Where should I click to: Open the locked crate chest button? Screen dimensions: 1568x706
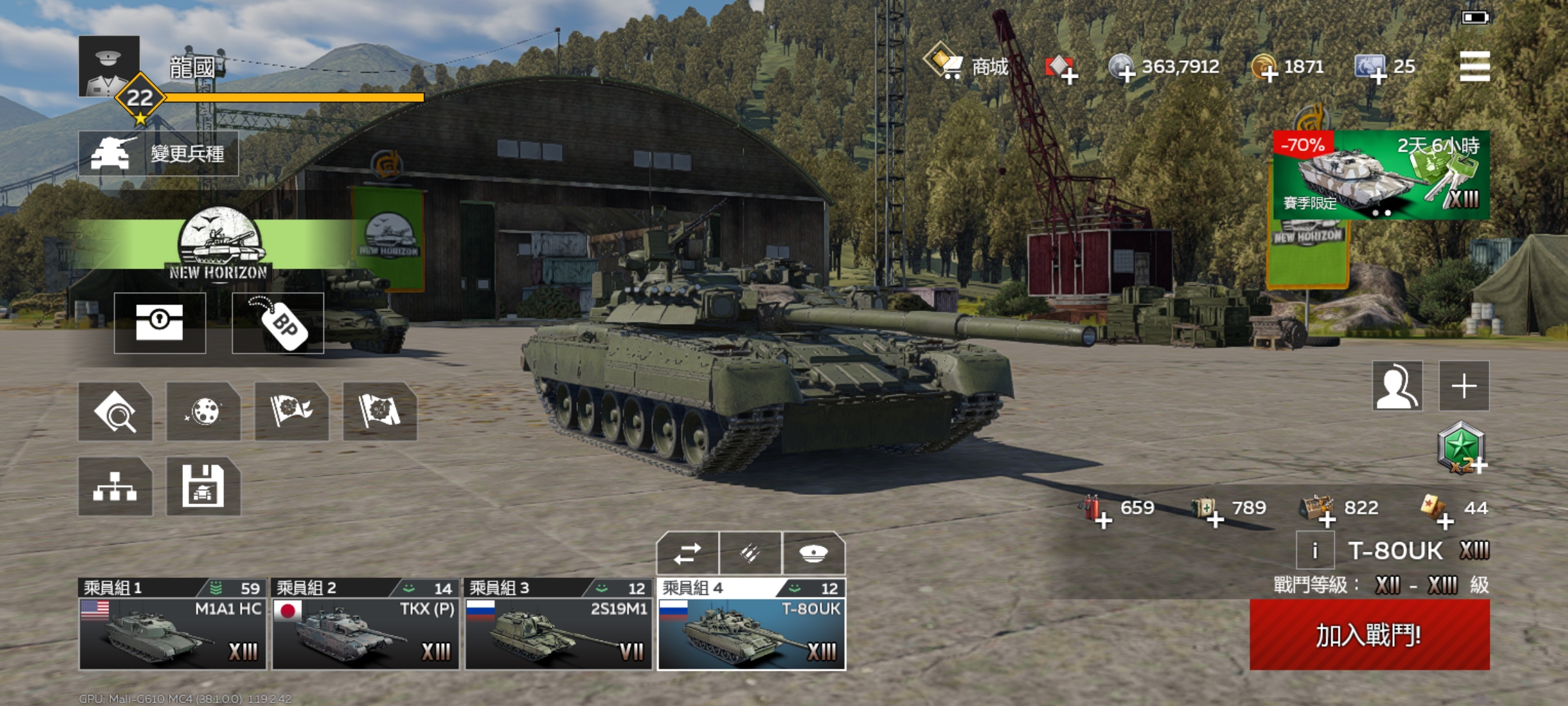click(159, 323)
